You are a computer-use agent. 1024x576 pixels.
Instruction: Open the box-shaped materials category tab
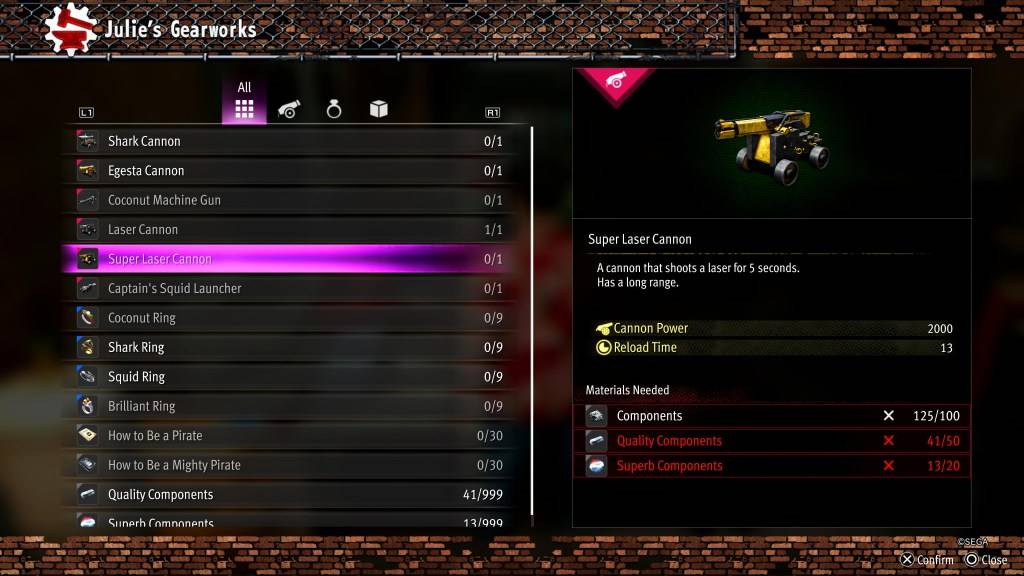point(379,109)
